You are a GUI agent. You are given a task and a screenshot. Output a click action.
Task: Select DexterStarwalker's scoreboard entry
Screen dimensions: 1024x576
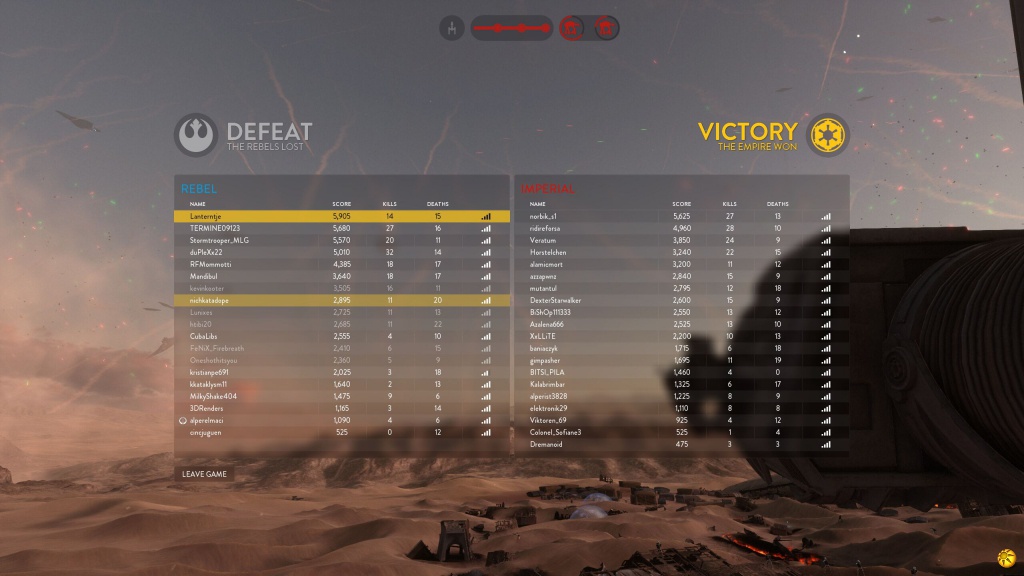click(681, 300)
